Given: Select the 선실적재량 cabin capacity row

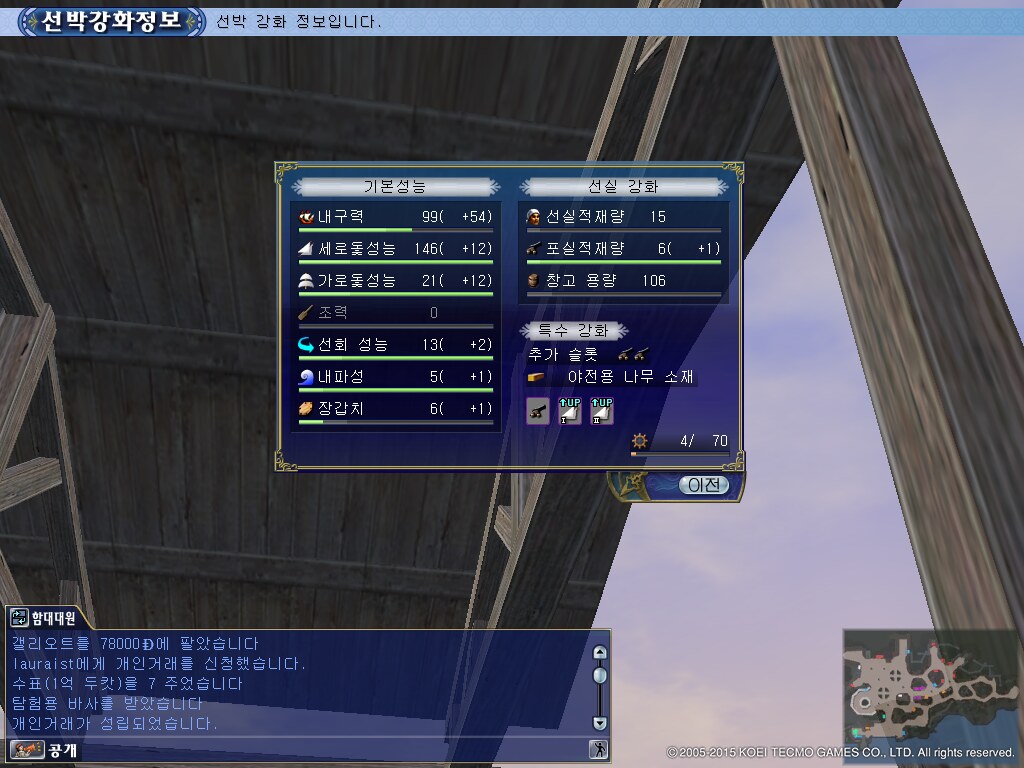Looking at the screenshot, I should [x=623, y=217].
